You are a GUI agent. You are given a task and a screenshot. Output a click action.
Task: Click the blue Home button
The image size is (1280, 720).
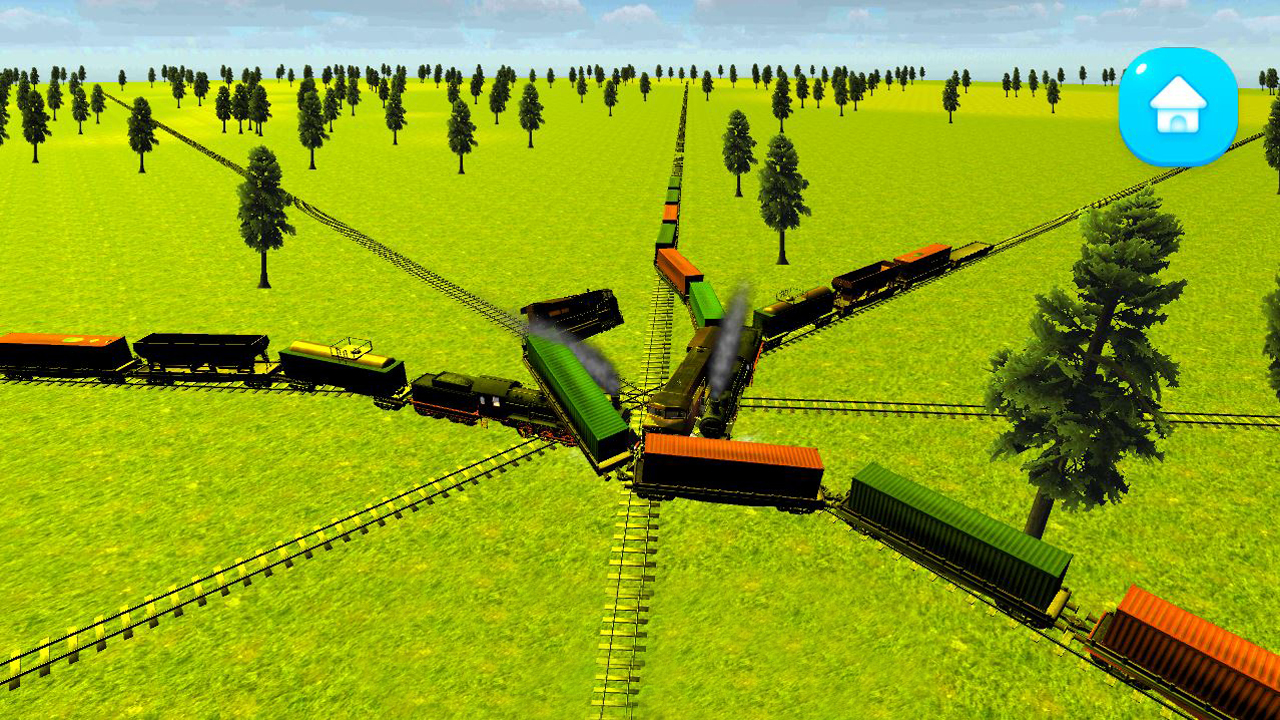click(1178, 106)
